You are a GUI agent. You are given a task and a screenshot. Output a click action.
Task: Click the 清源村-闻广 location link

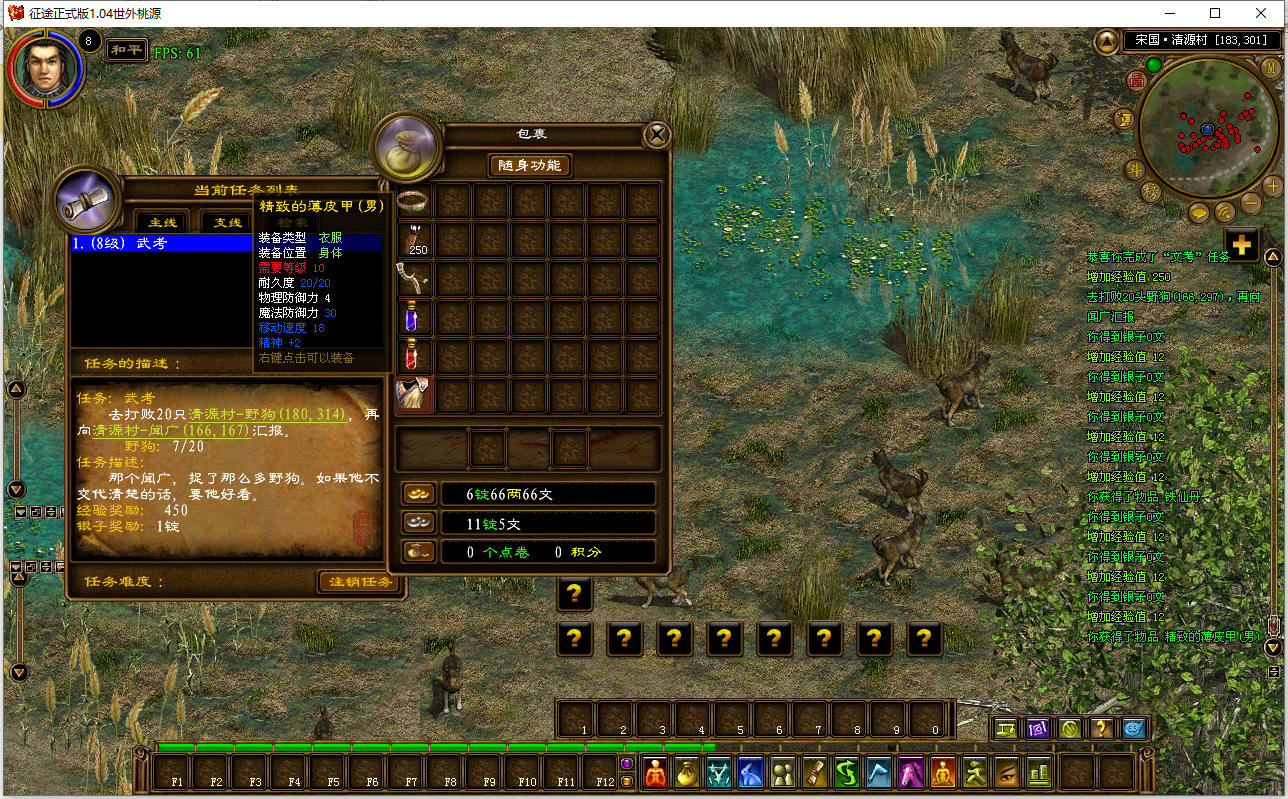pyautogui.click(x=171, y=431)
